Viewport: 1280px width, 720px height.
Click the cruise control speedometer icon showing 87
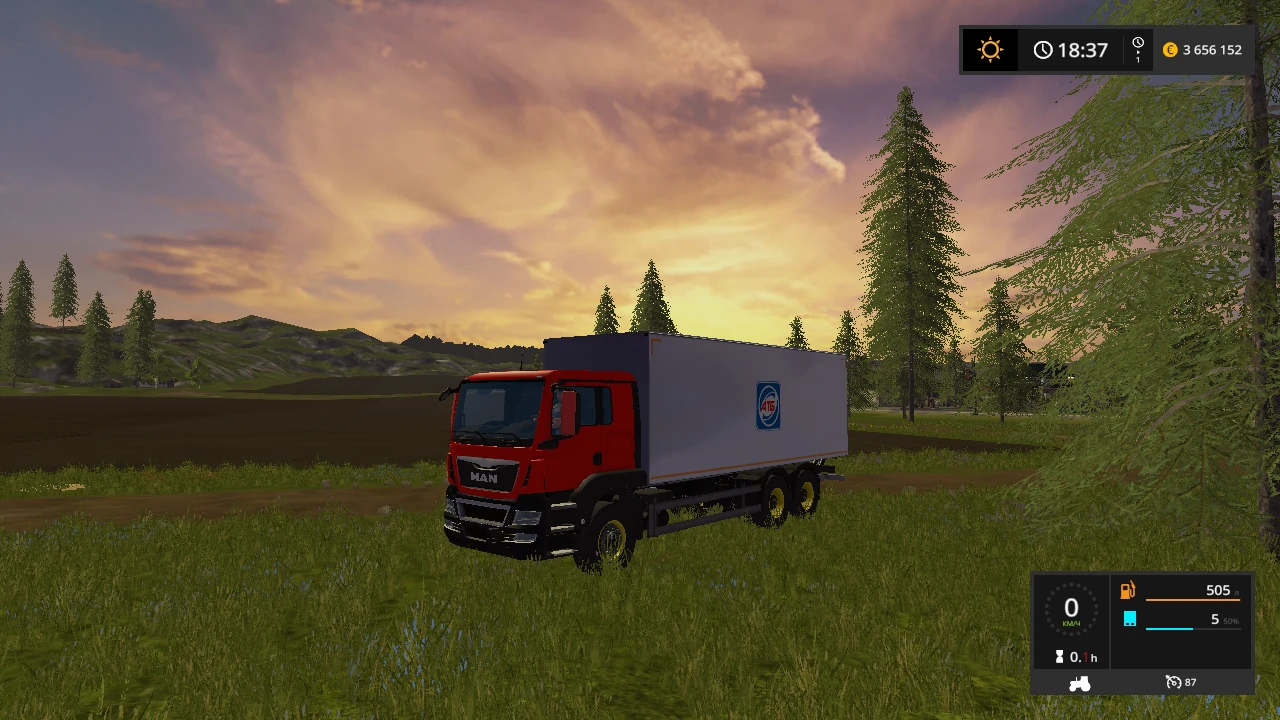coord(1172,682)
